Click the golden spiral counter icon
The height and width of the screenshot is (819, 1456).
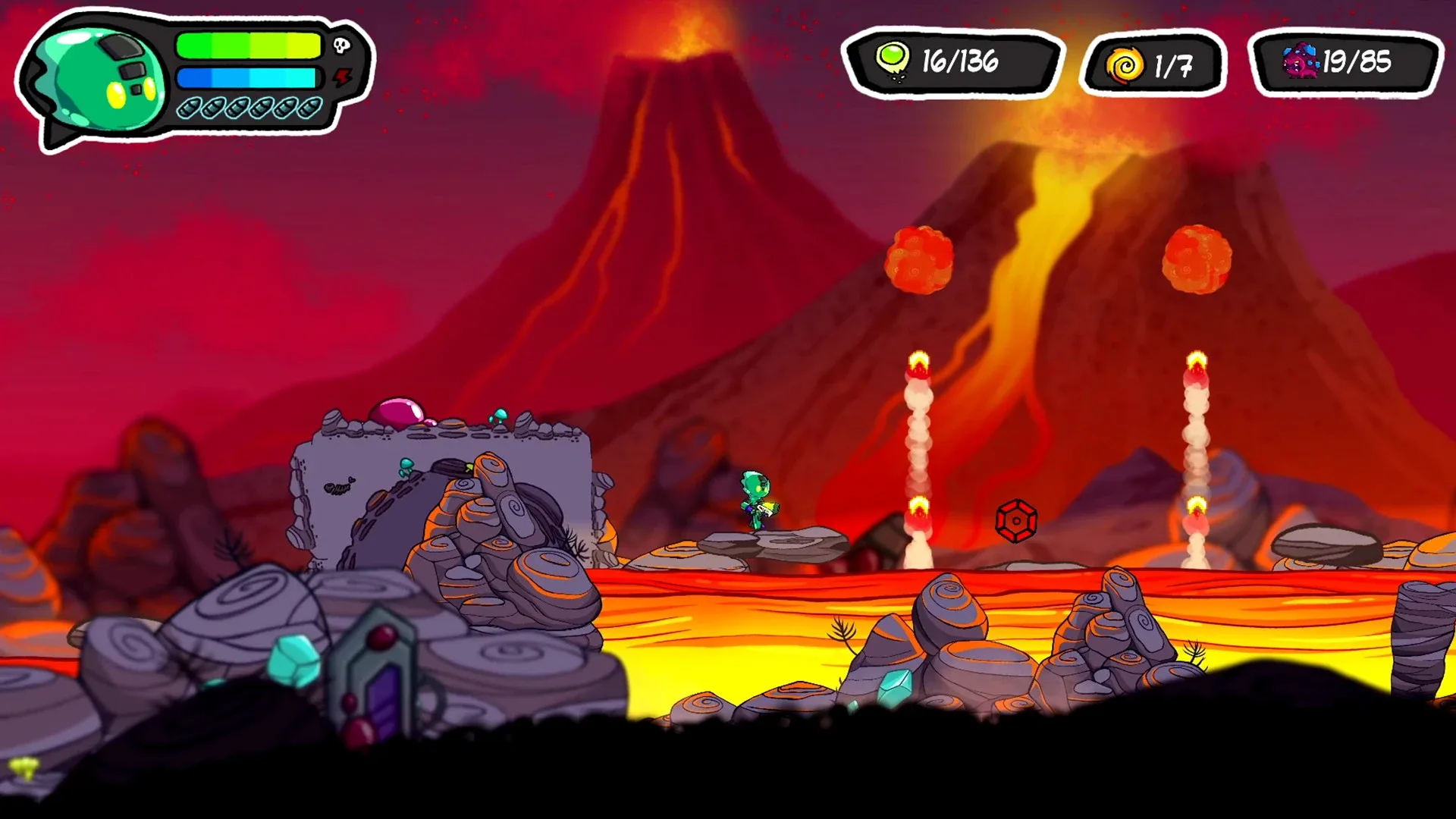coord(1125,65)
